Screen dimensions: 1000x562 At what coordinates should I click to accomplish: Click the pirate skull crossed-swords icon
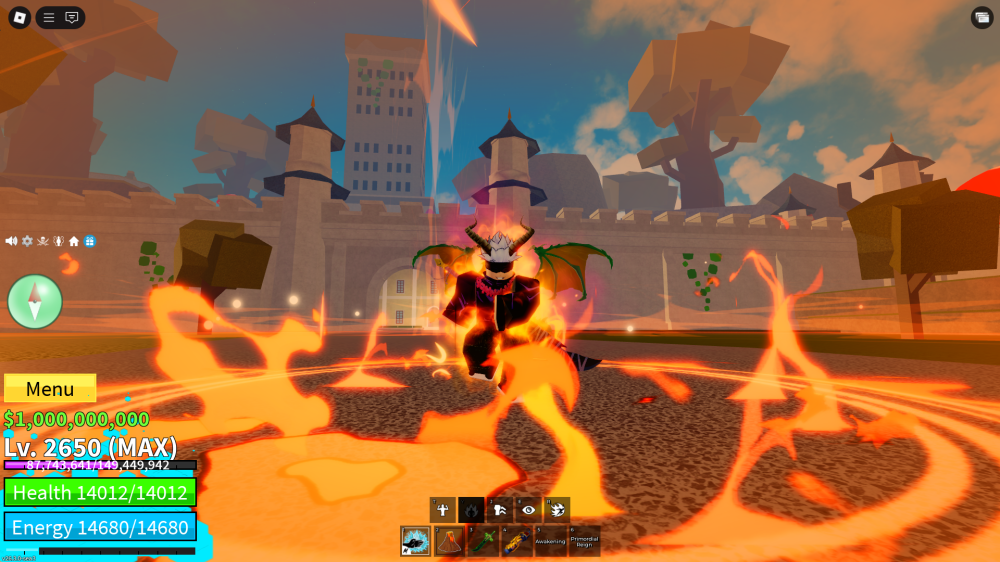43,241
